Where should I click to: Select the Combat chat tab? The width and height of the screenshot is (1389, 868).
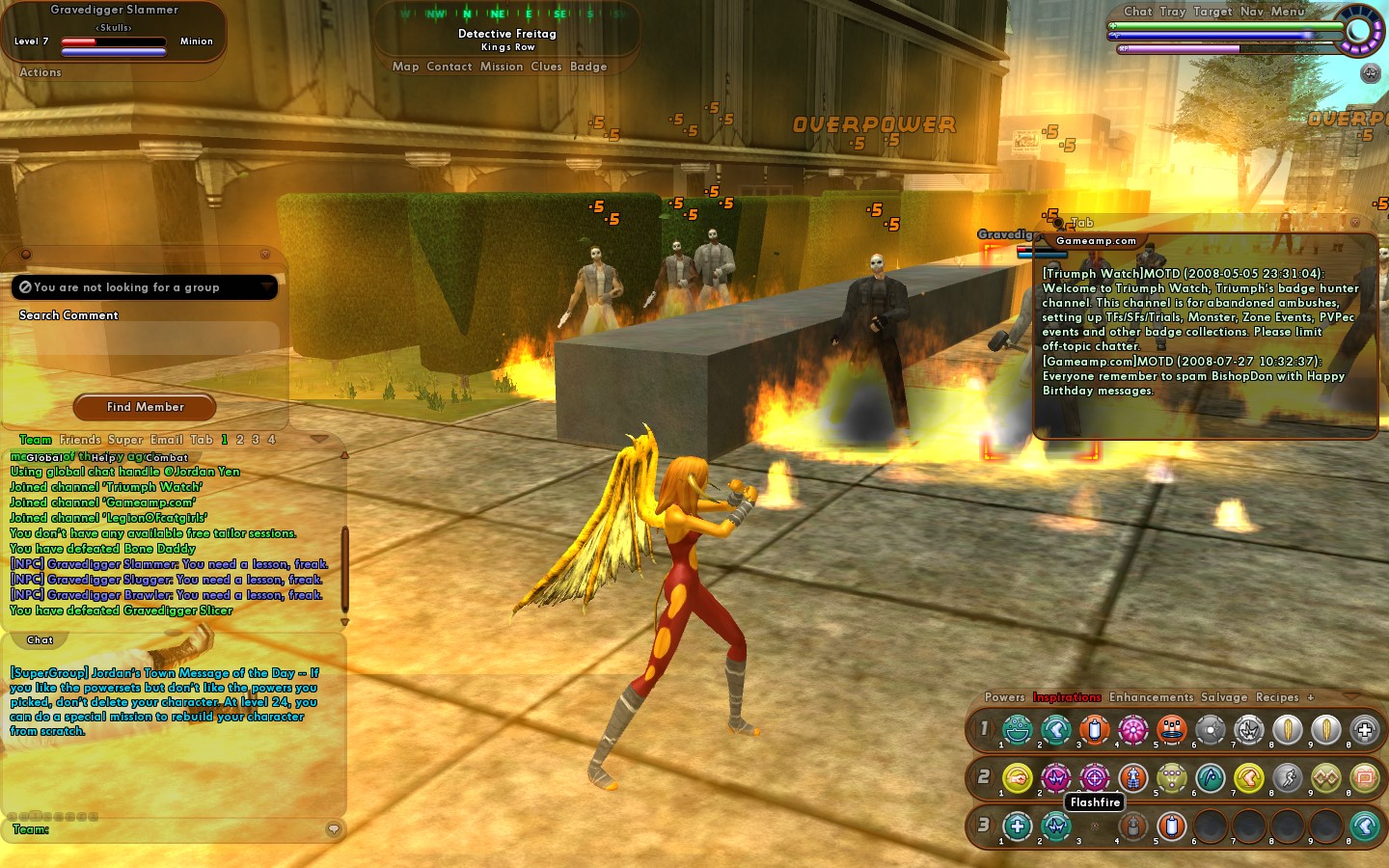(x=167, y=458)
